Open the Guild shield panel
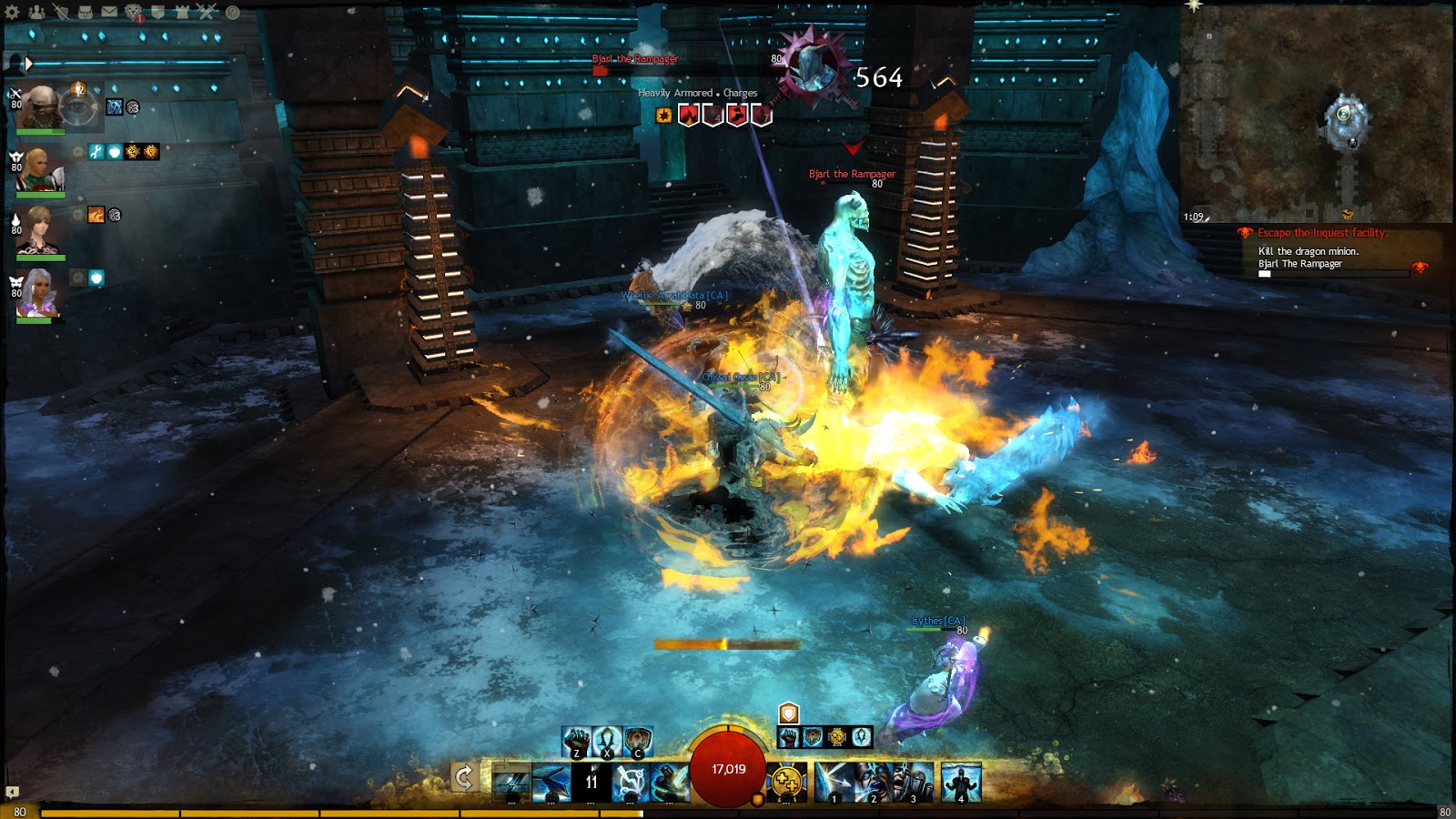This screenshot has height=819, width=1456. coord(157,12)
